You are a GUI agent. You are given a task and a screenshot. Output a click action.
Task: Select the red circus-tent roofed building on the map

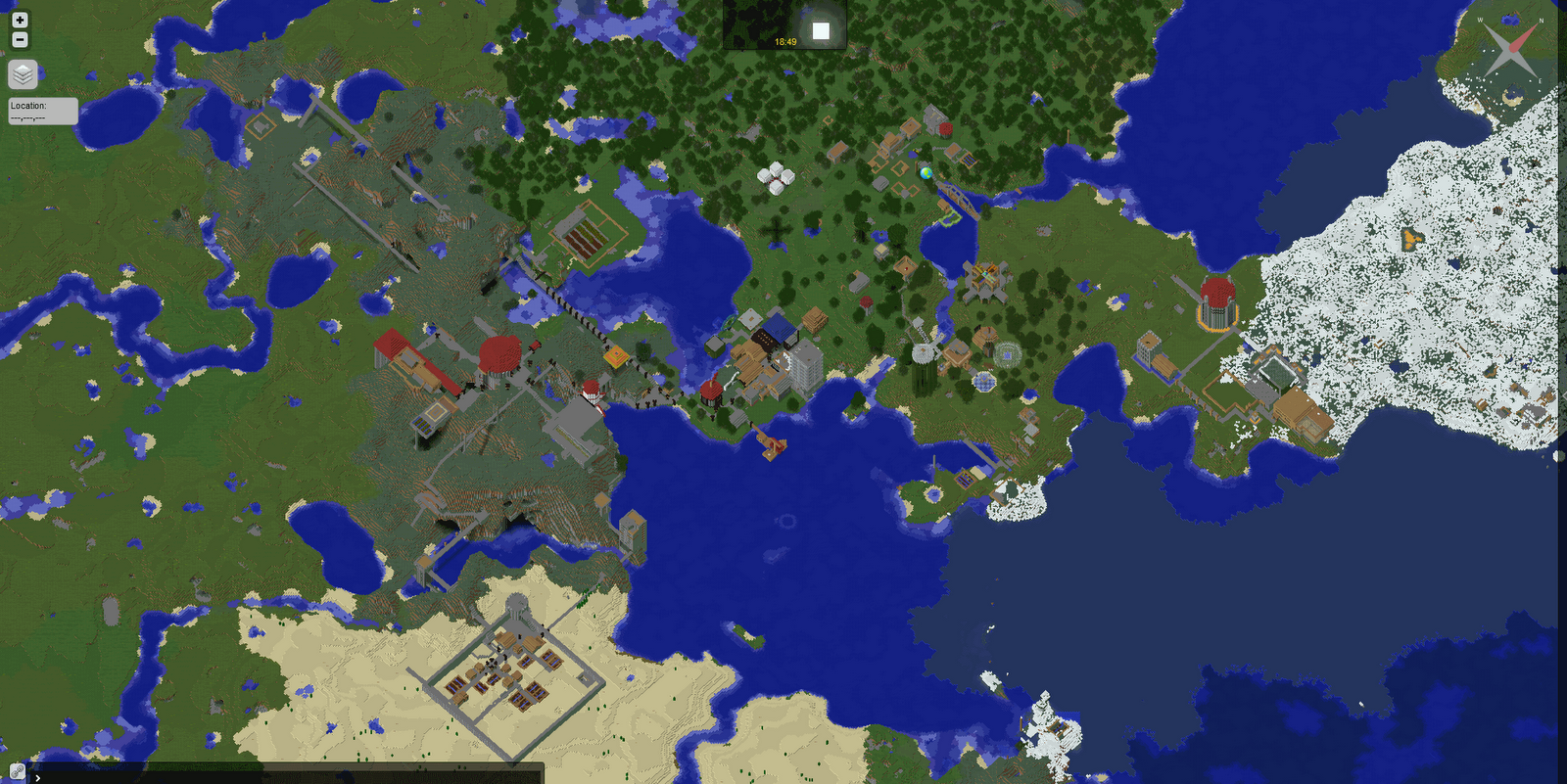499,352
